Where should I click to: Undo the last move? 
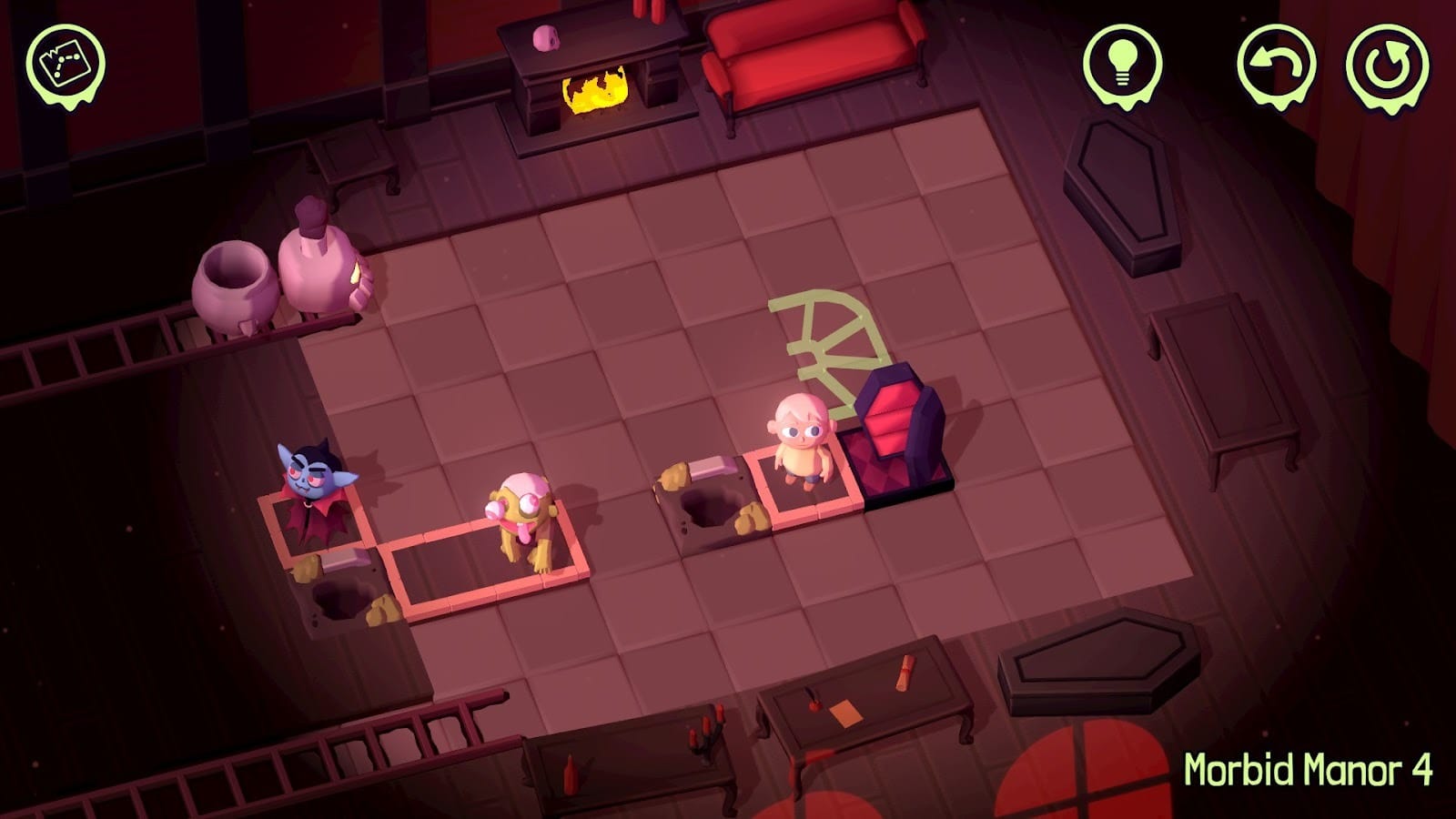(x=1276, y=64)
